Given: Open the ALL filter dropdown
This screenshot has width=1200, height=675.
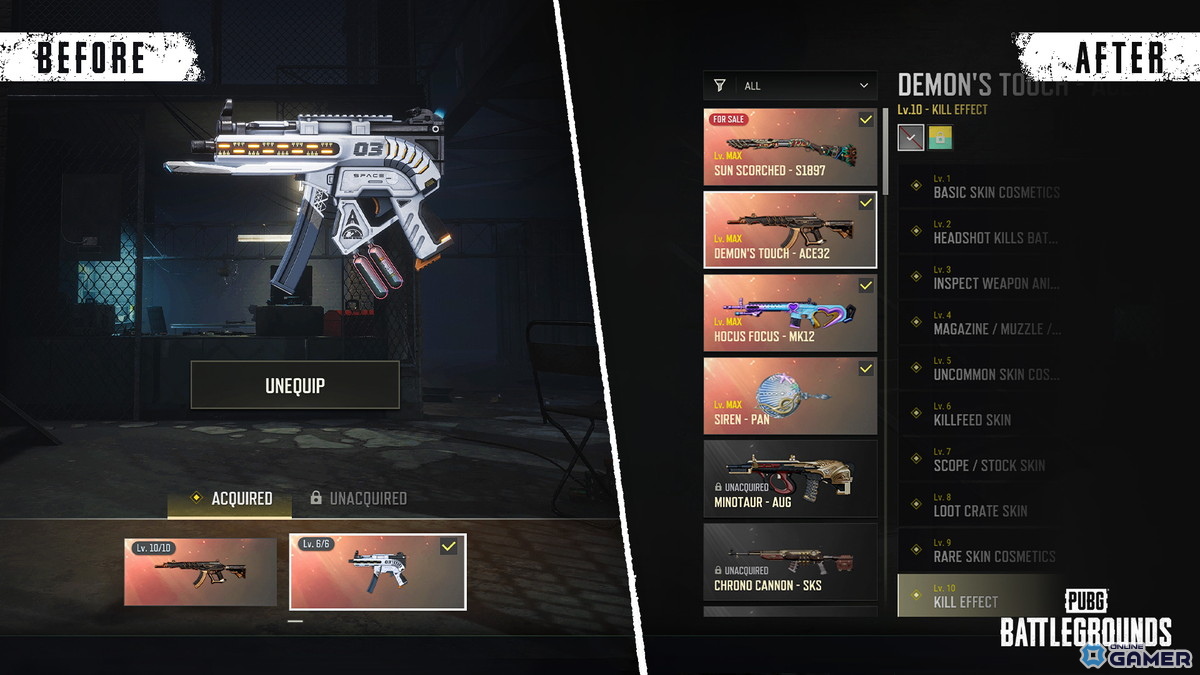Looking at the screenshot, I should coord(790,86).
